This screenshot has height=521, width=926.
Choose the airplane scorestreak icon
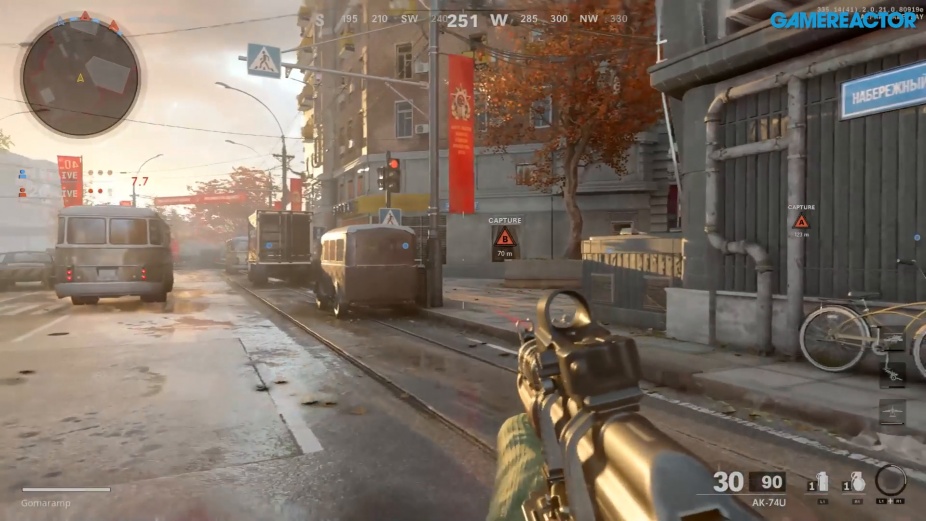click(893, 410)
